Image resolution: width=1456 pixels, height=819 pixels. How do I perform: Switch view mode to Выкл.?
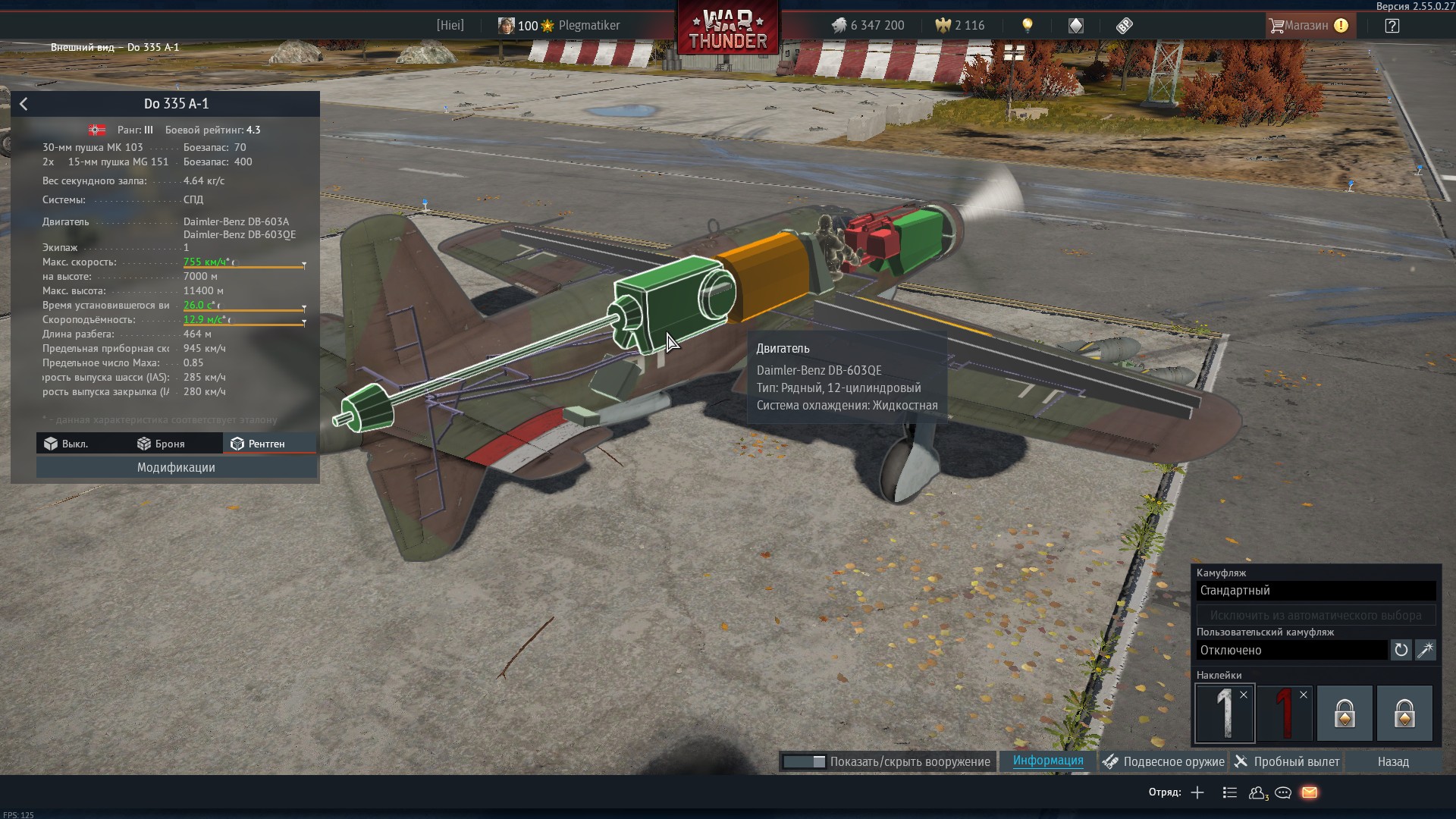tap(67, 444)
